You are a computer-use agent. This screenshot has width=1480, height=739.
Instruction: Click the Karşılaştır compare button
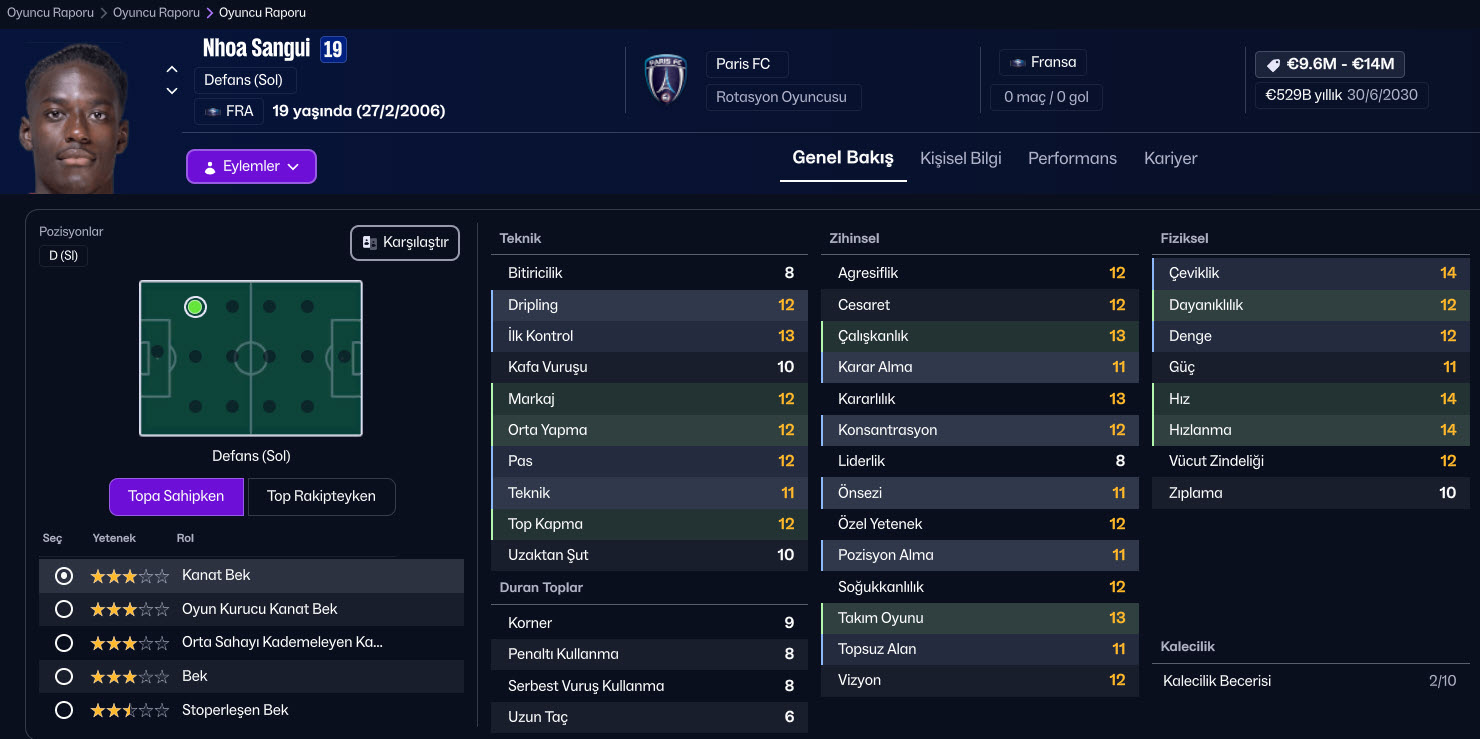click(x=405, y=243)
